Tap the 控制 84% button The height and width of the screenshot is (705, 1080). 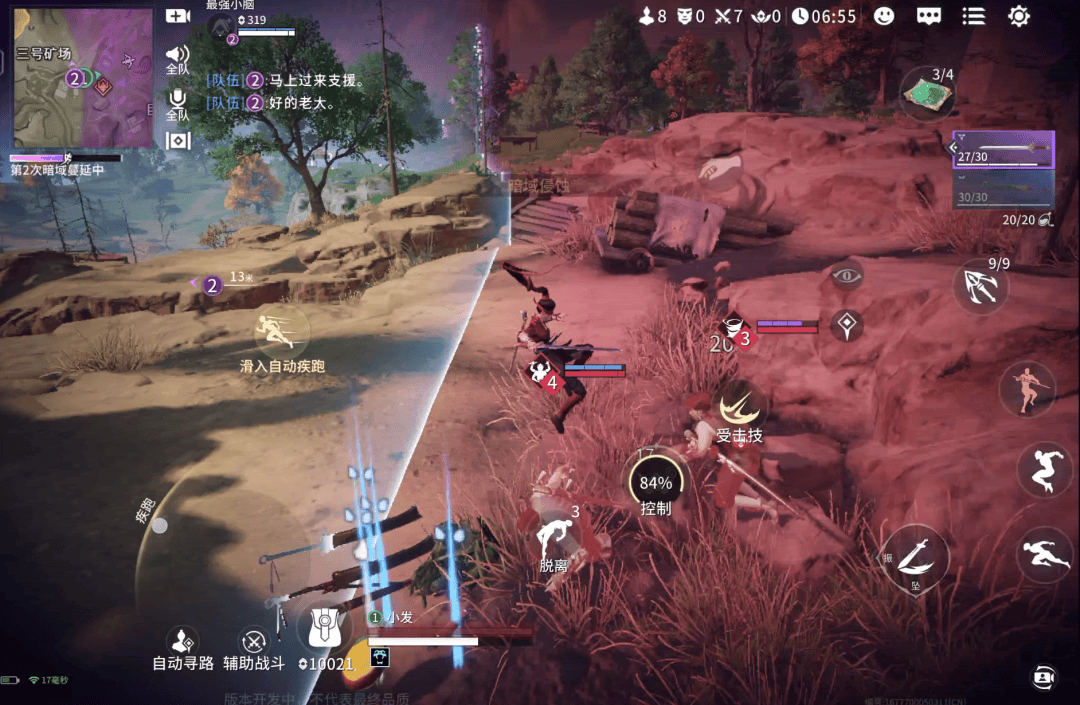click(x=656, y=483)
